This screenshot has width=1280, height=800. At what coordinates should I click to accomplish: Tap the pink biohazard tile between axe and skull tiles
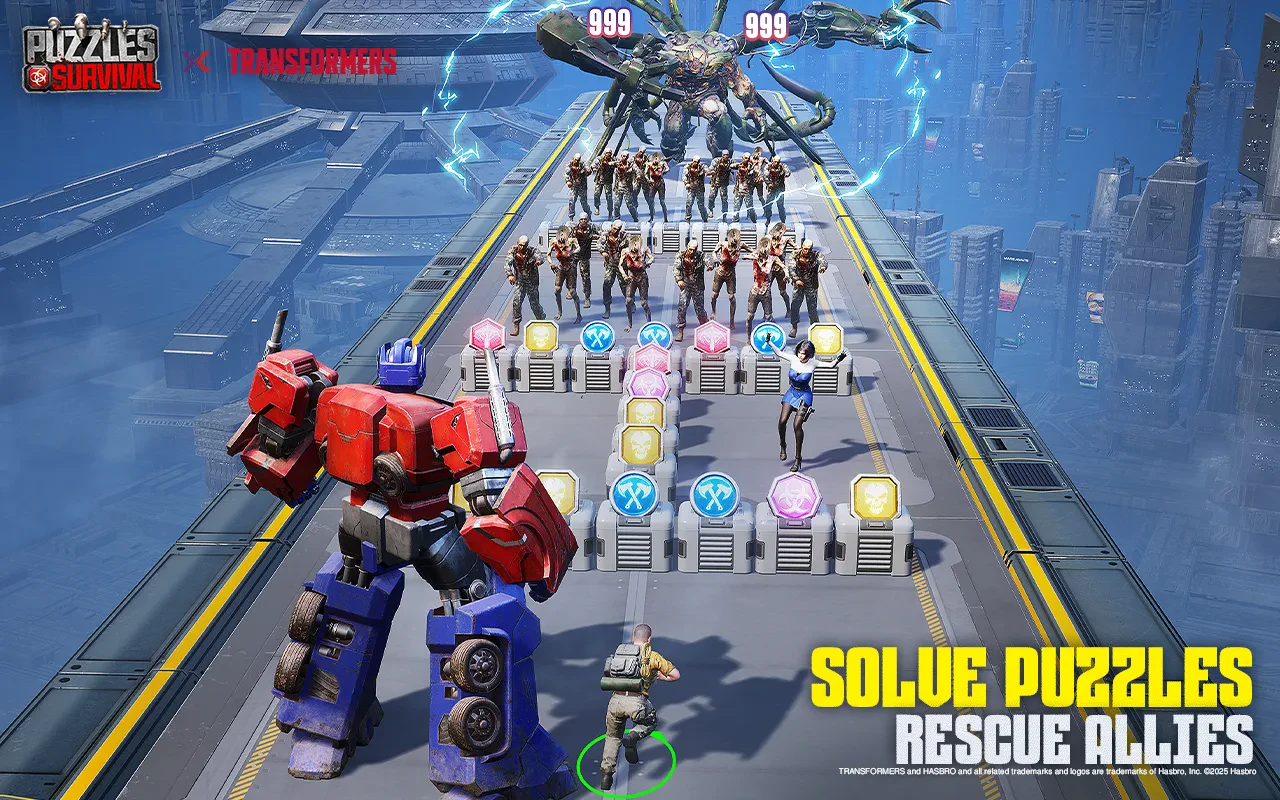point(794,496)
